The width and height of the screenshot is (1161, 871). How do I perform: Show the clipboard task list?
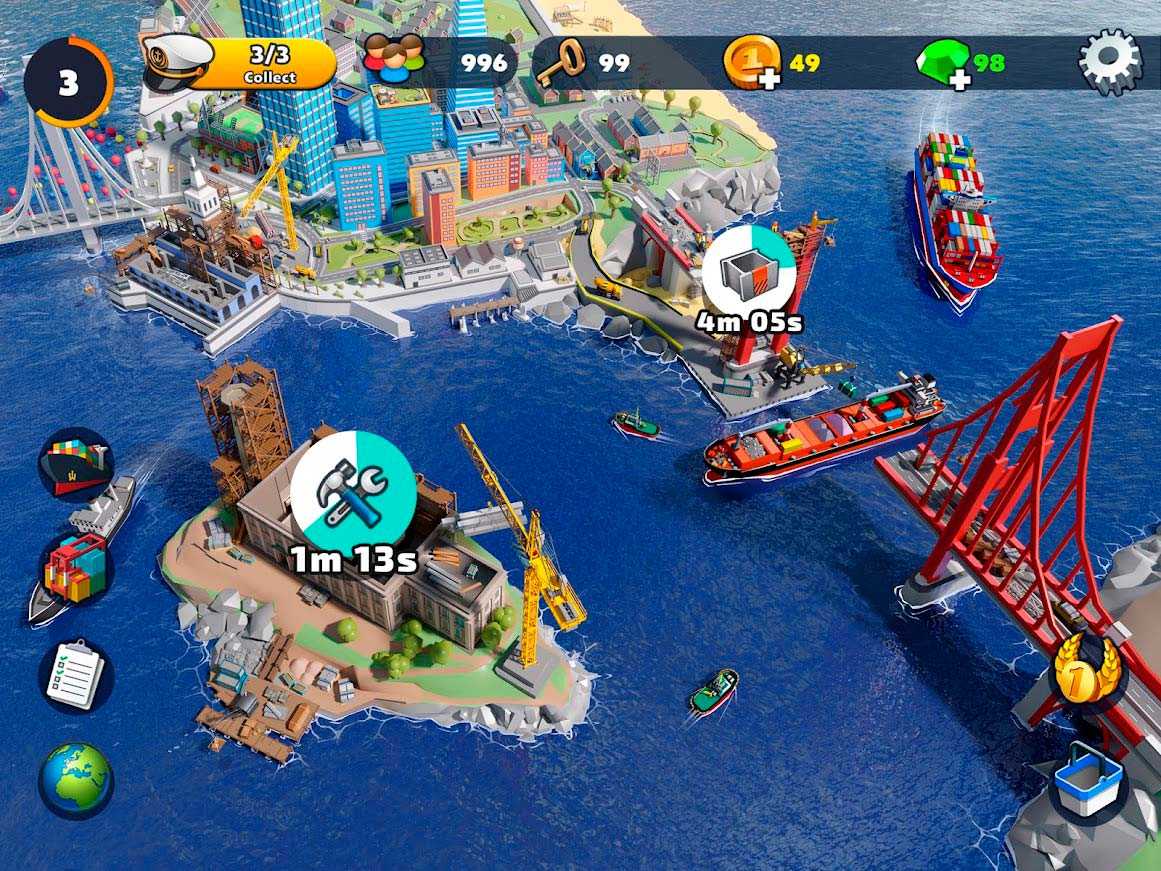(x=76, y=677)
